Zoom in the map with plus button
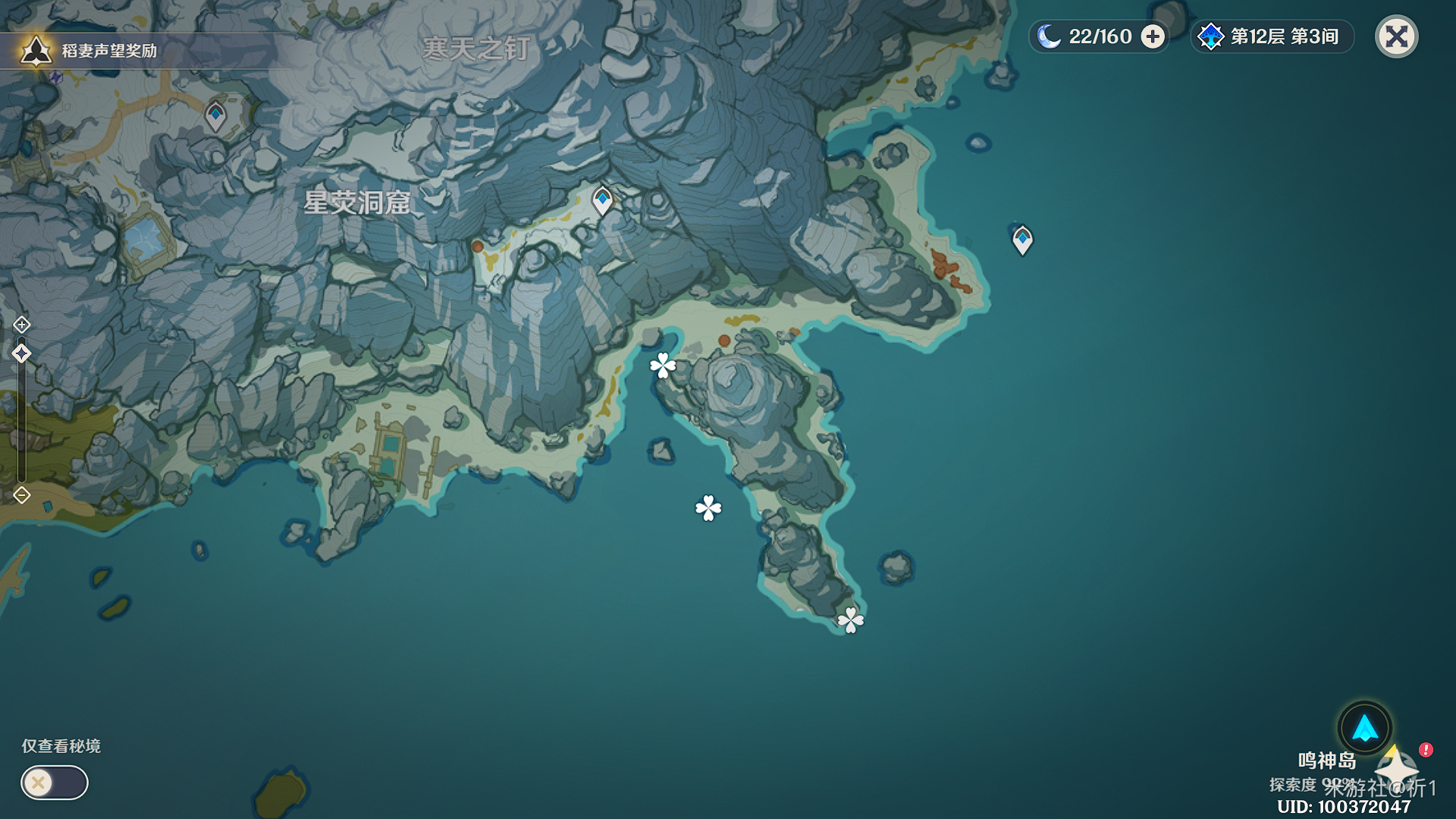Viewport: 1456px width, 819px height. click(21, 325)
